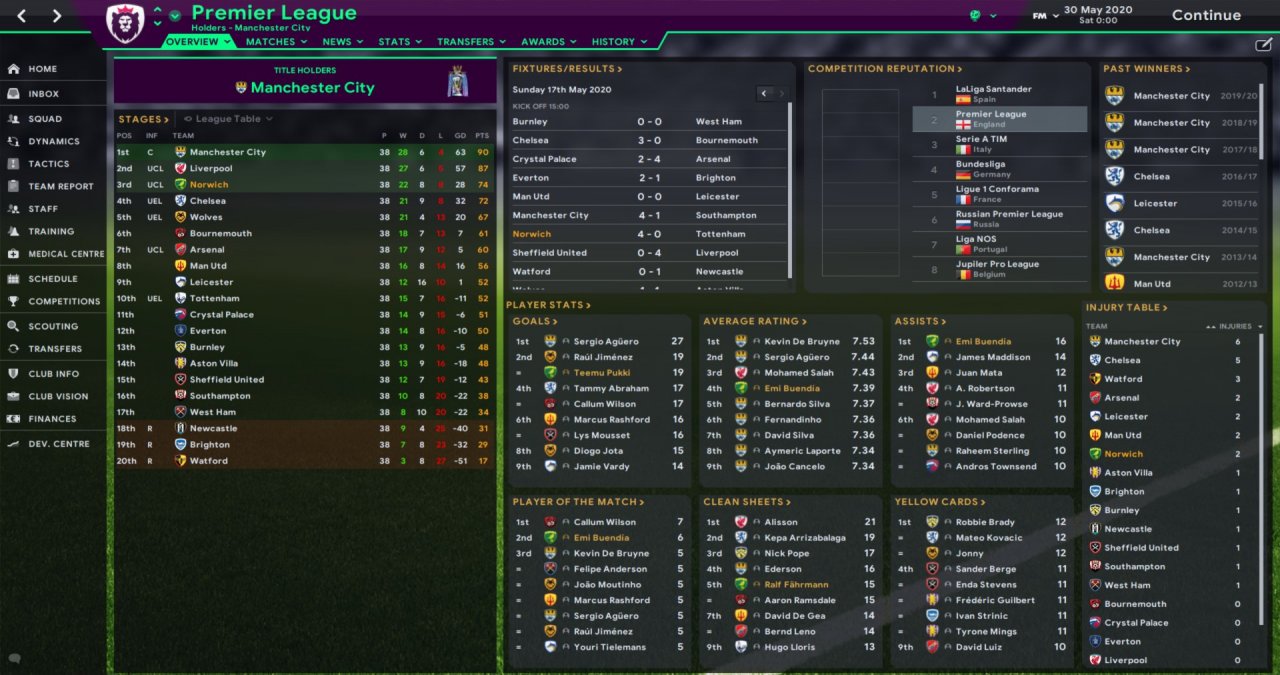Open Sergio Agüero's profile in Goals list
The width and height of the screenshot is (1280, 675).
(603, 342)
